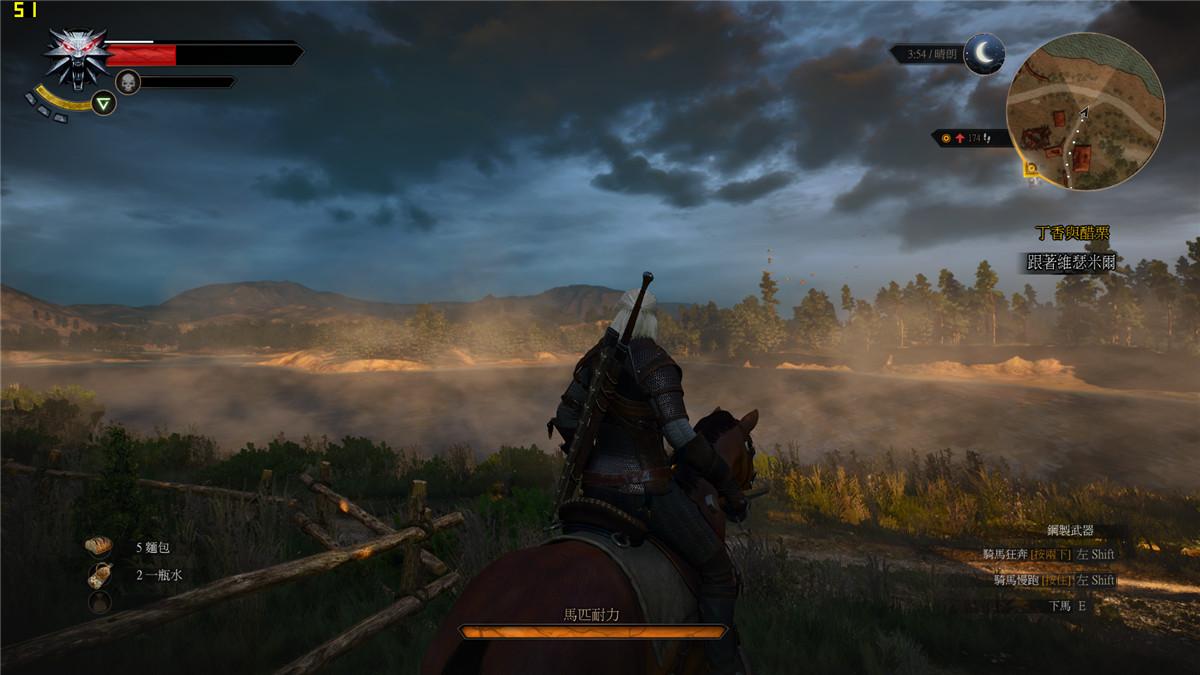Use the water bottle (一瓶水) quick slot
Viewport: 1200px width, 675px height.
(x=99, y=575)
